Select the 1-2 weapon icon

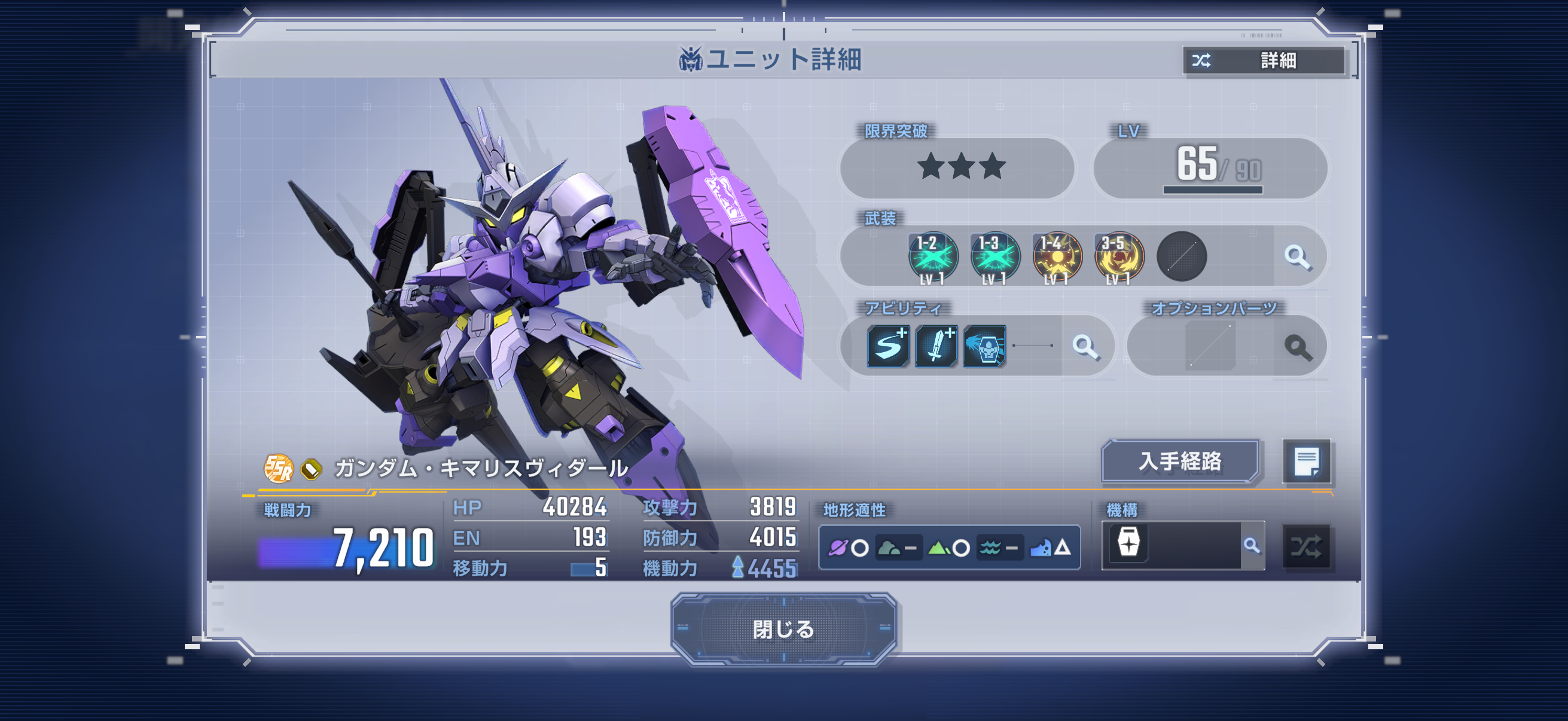click(932, 257)
